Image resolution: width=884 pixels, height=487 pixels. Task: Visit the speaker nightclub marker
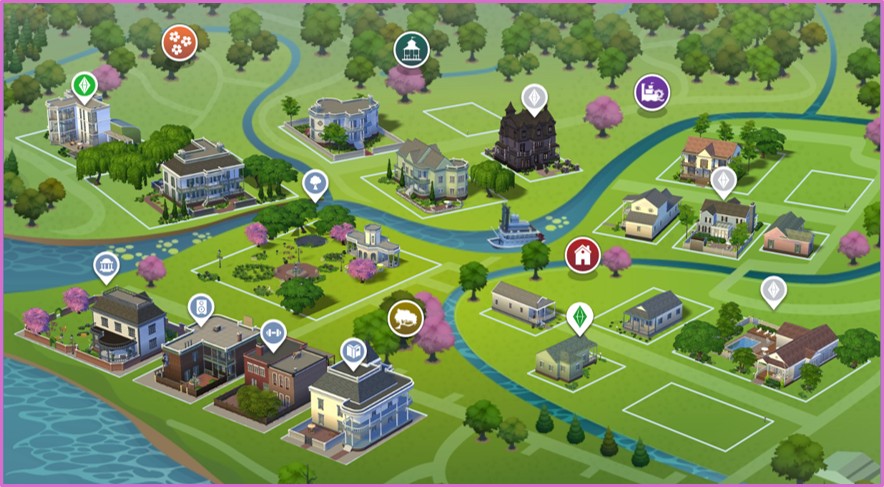(201, 305)
